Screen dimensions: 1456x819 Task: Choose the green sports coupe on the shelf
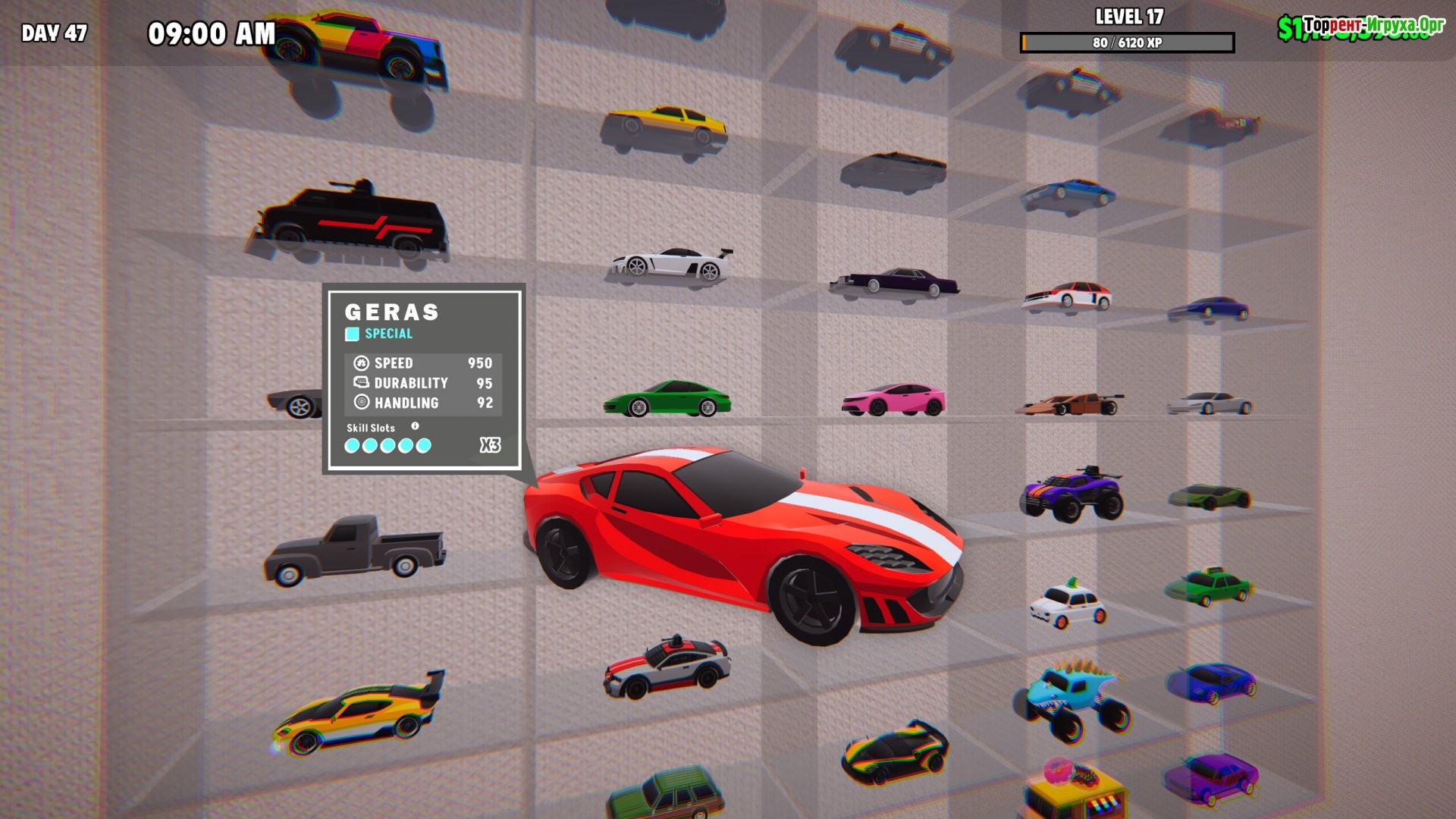(x=667, y=400)
